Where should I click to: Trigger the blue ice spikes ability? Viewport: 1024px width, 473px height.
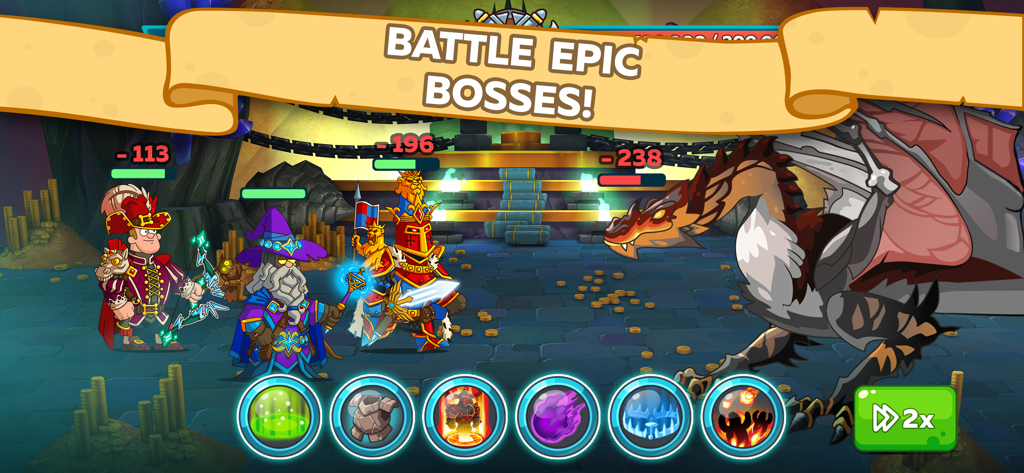tap(650, 416)
